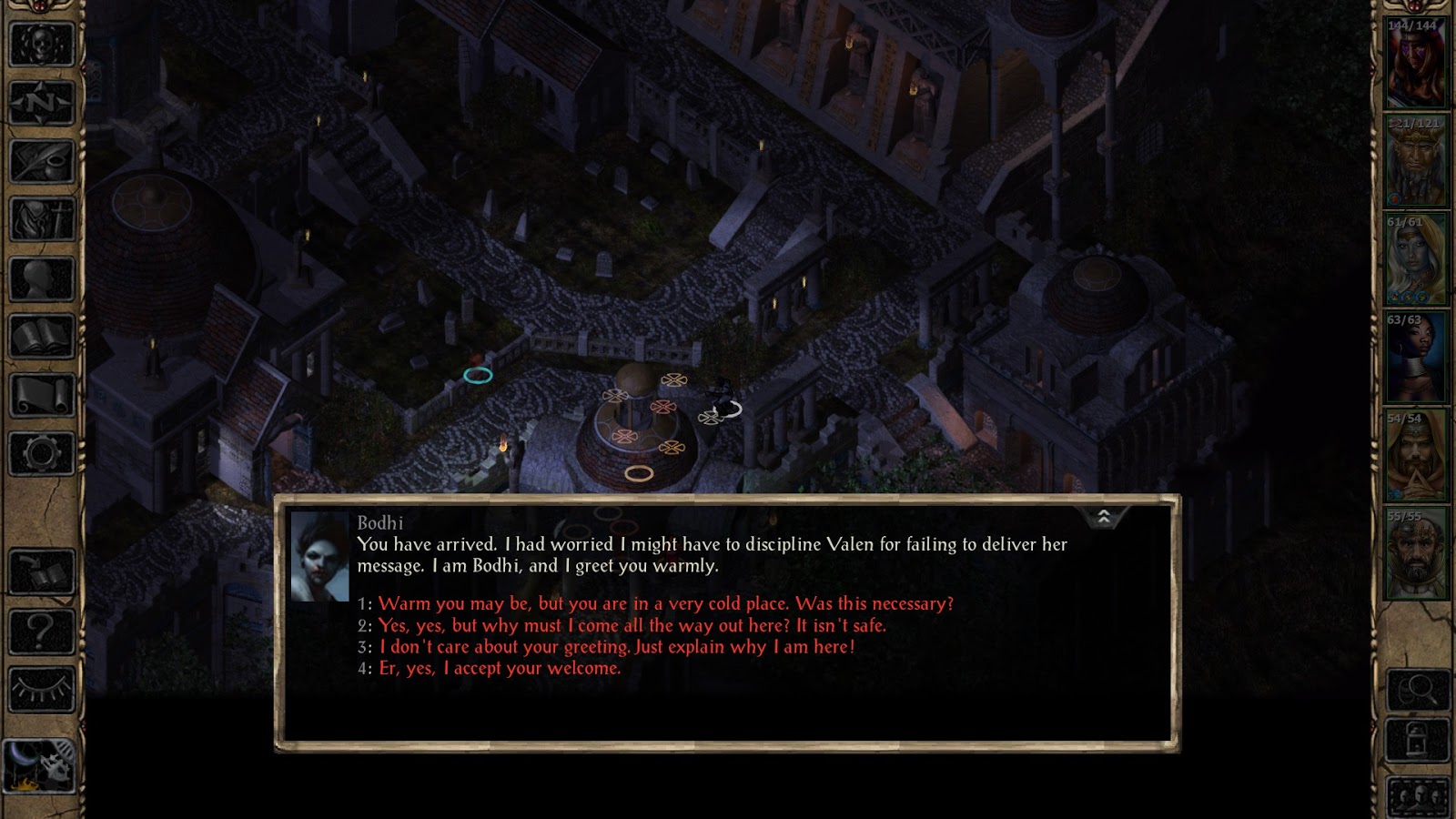This screenshot has width=1456, height=819.
Task: Open help using the question mark icon
Action: tap(38, 628)
